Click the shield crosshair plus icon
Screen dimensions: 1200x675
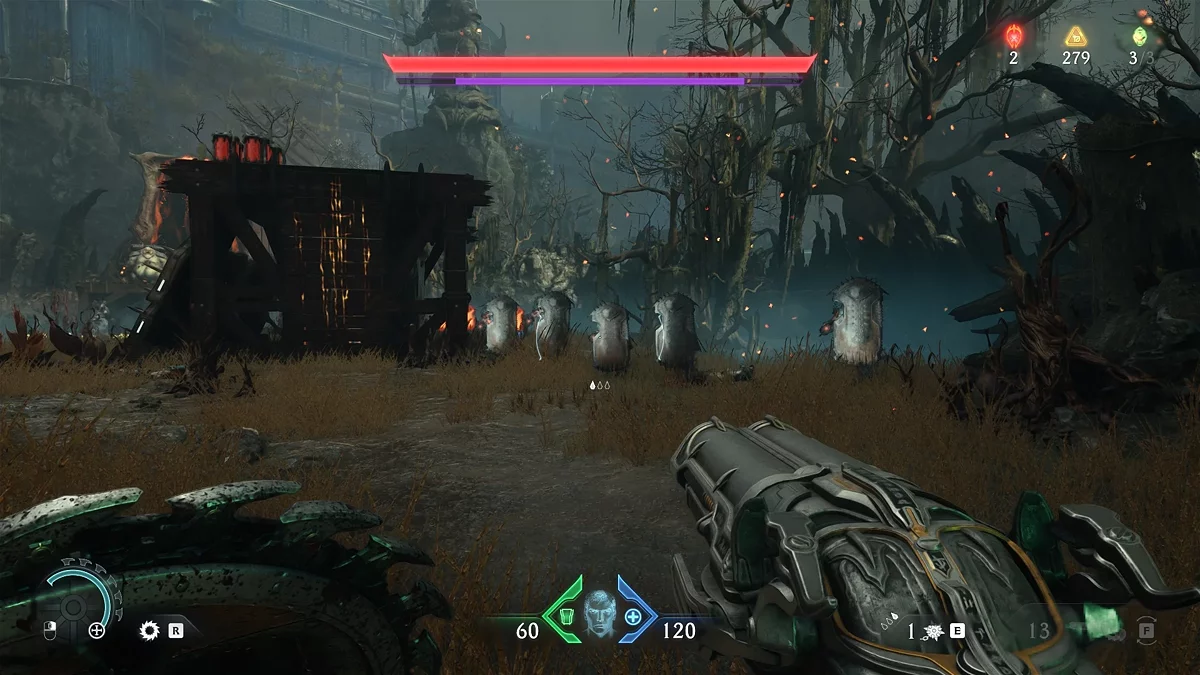click(96, 630)
